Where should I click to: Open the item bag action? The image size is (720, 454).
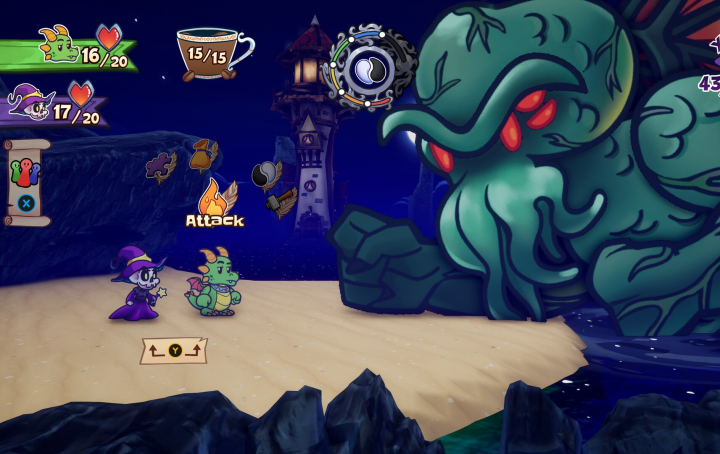(204, 155)
